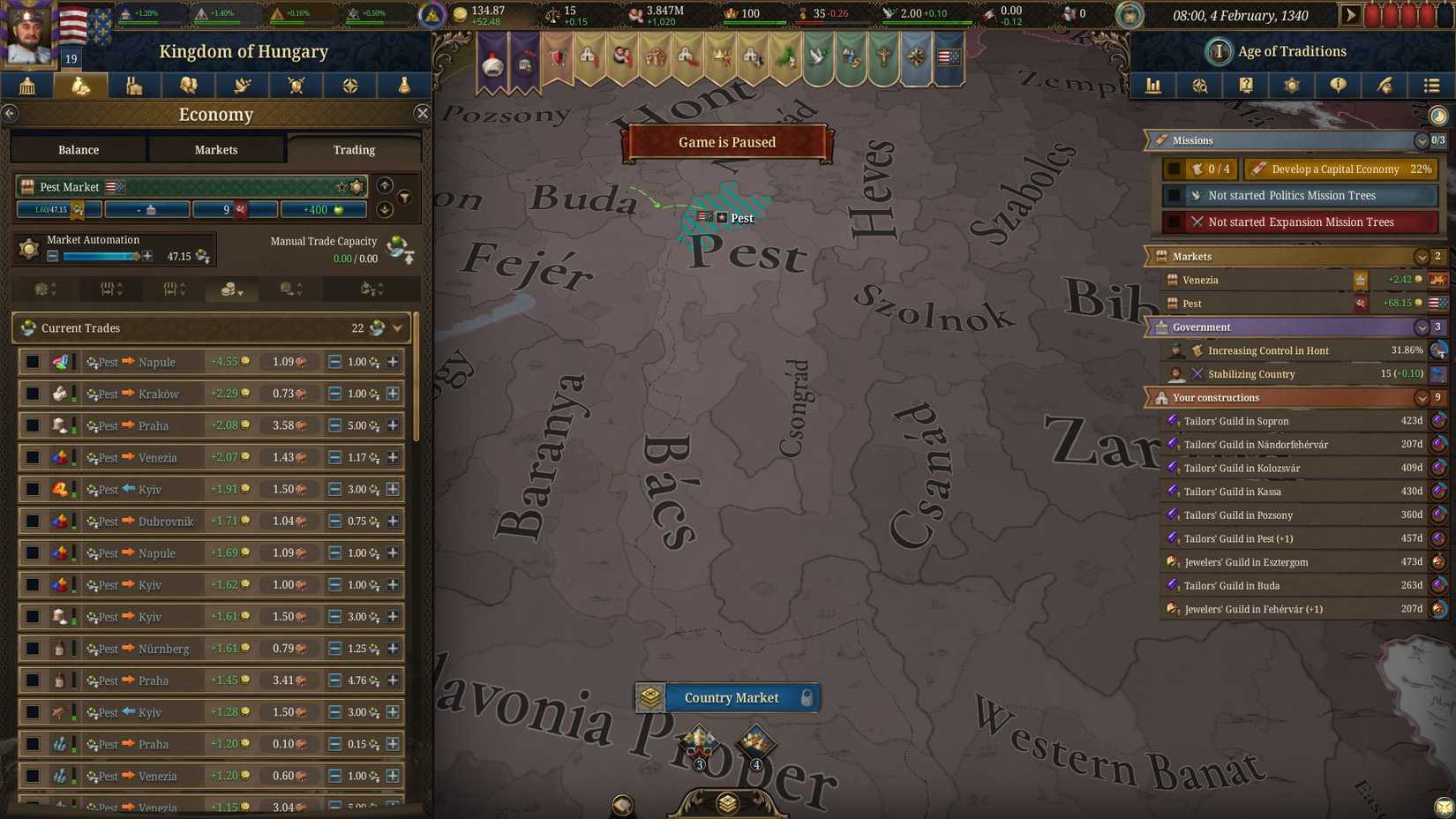
Task: Collapse the Your constructions section
Action: (1422, 397)
